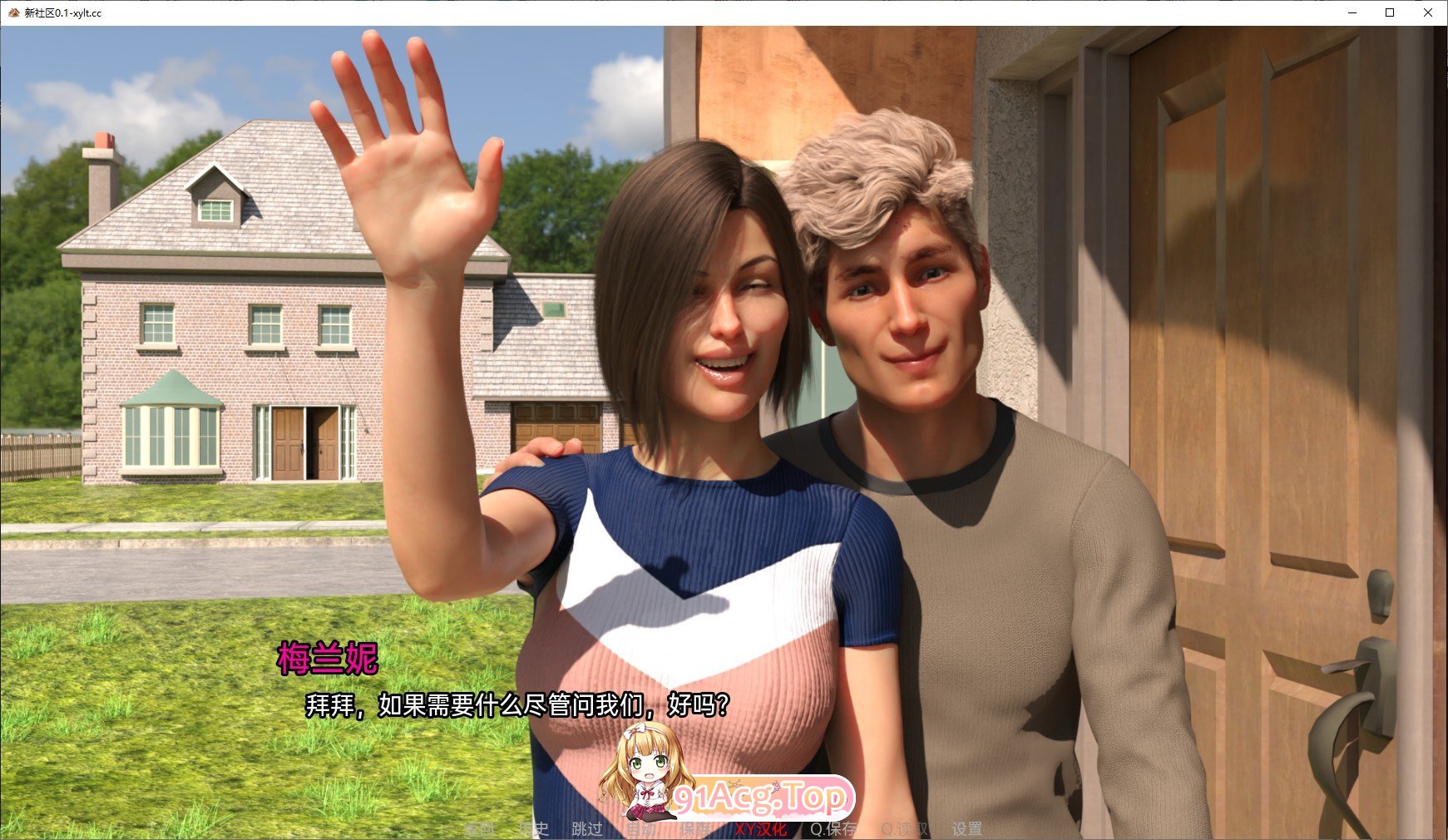This screenshot has width=1448, height=840.
Task: Click the 梅兰妮 name label
Action: 329,655
